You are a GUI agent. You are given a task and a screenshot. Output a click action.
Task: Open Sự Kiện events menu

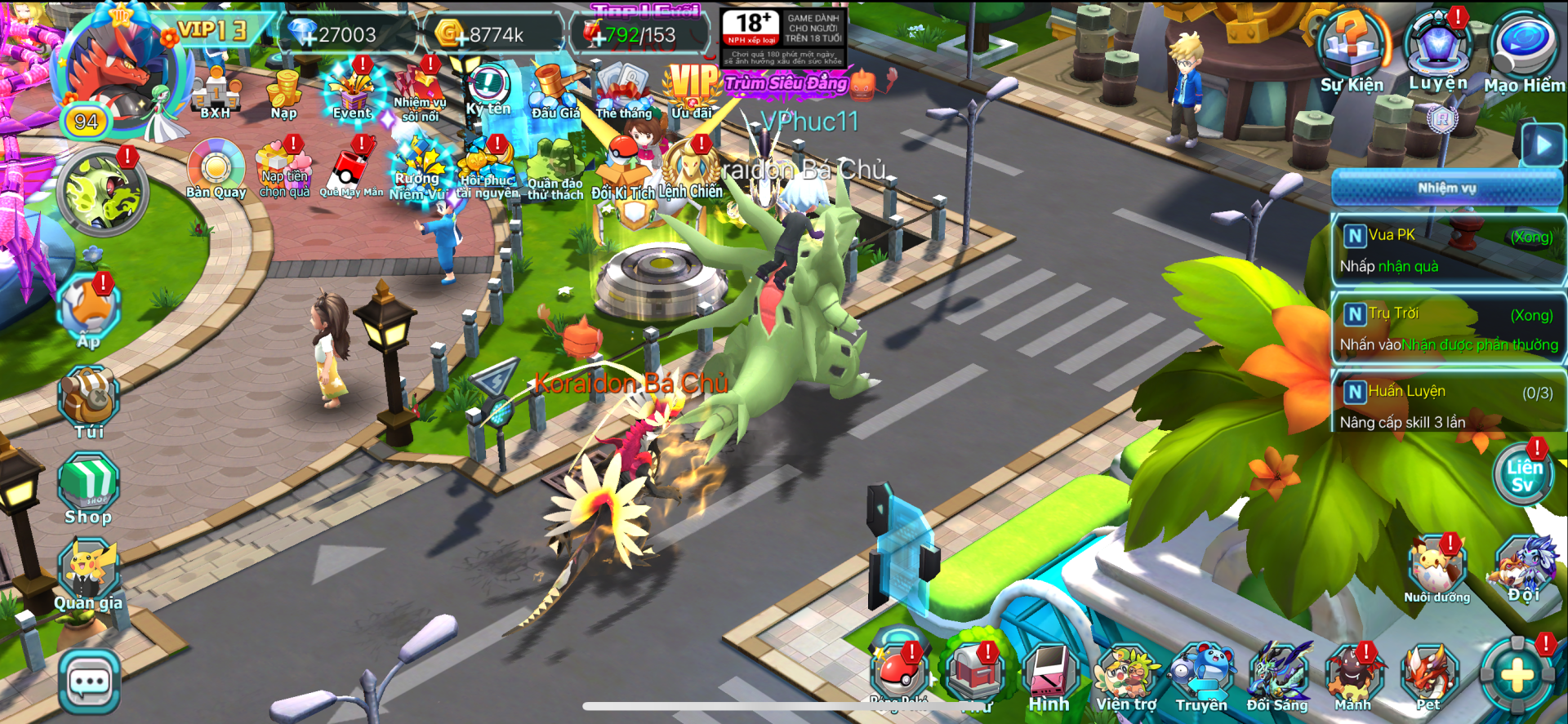pos(1352,53)
